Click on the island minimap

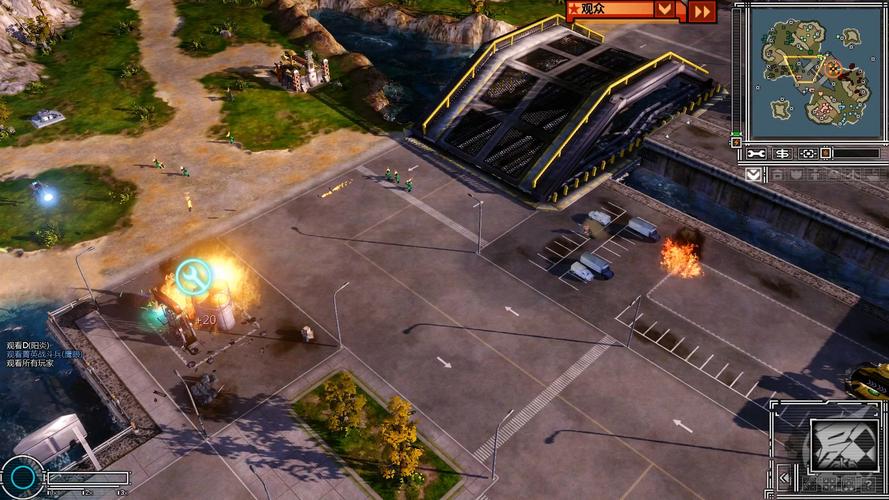[810, 72]
